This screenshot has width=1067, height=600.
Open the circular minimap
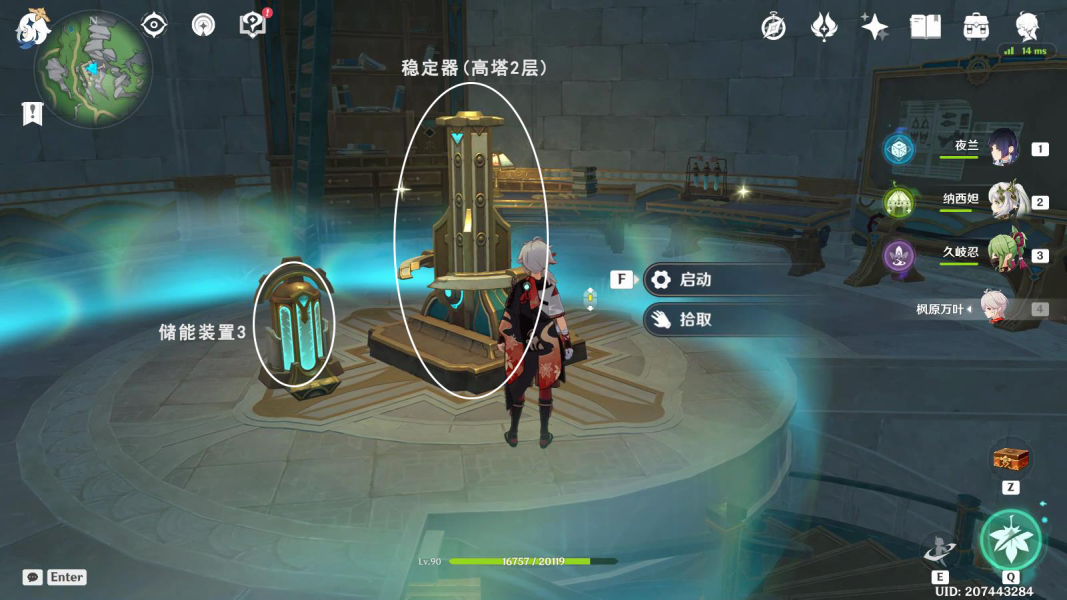(x=93, y=69)
